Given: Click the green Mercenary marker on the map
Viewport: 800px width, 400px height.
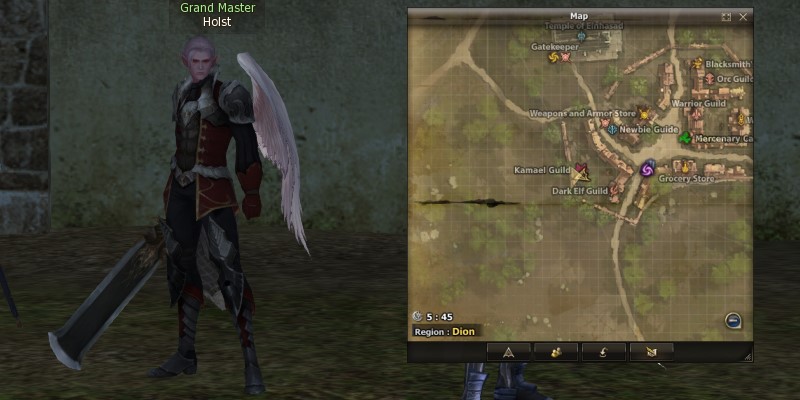Looking at the screenshot, I should coord(685,138).
